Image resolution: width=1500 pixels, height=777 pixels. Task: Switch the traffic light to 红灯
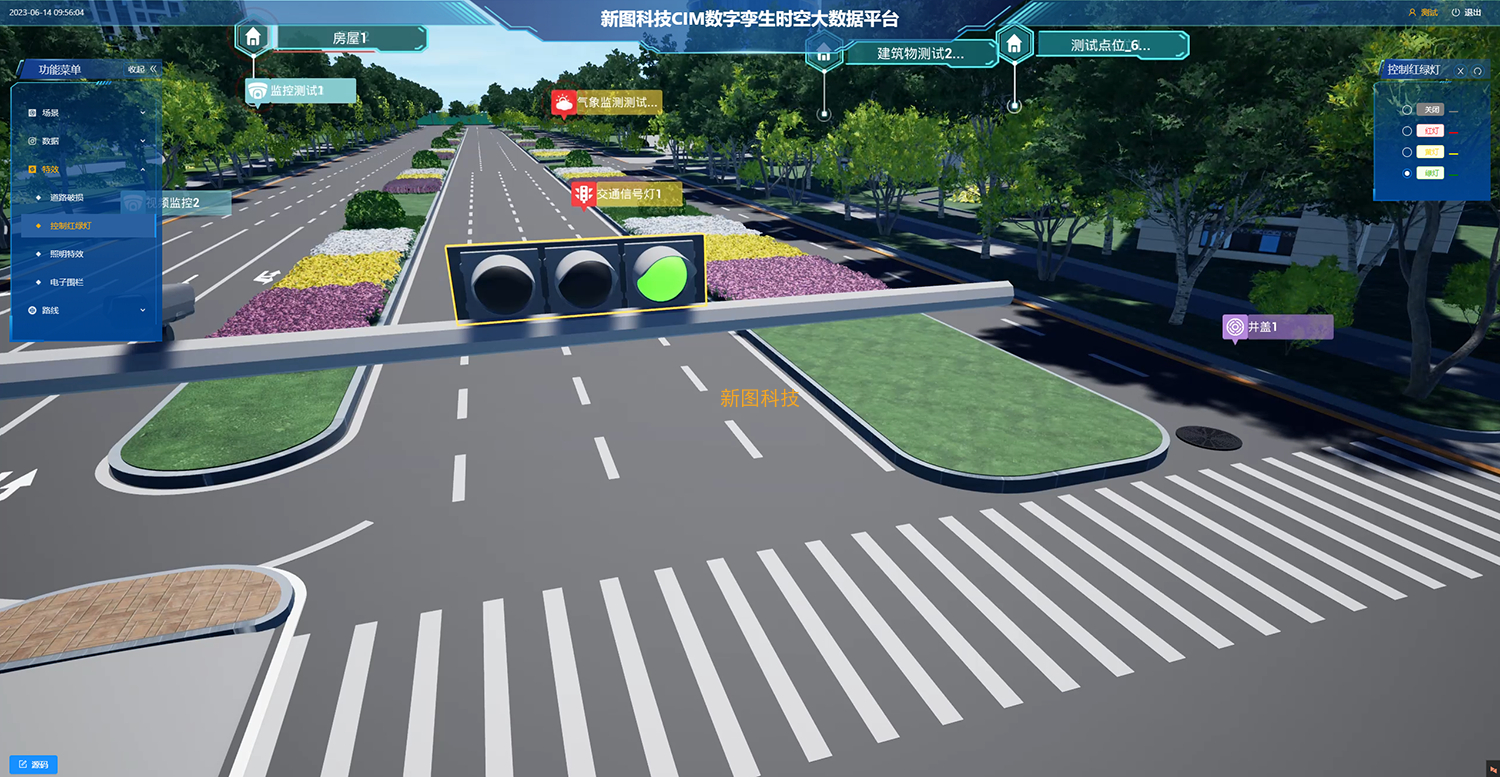point(1408,131)
